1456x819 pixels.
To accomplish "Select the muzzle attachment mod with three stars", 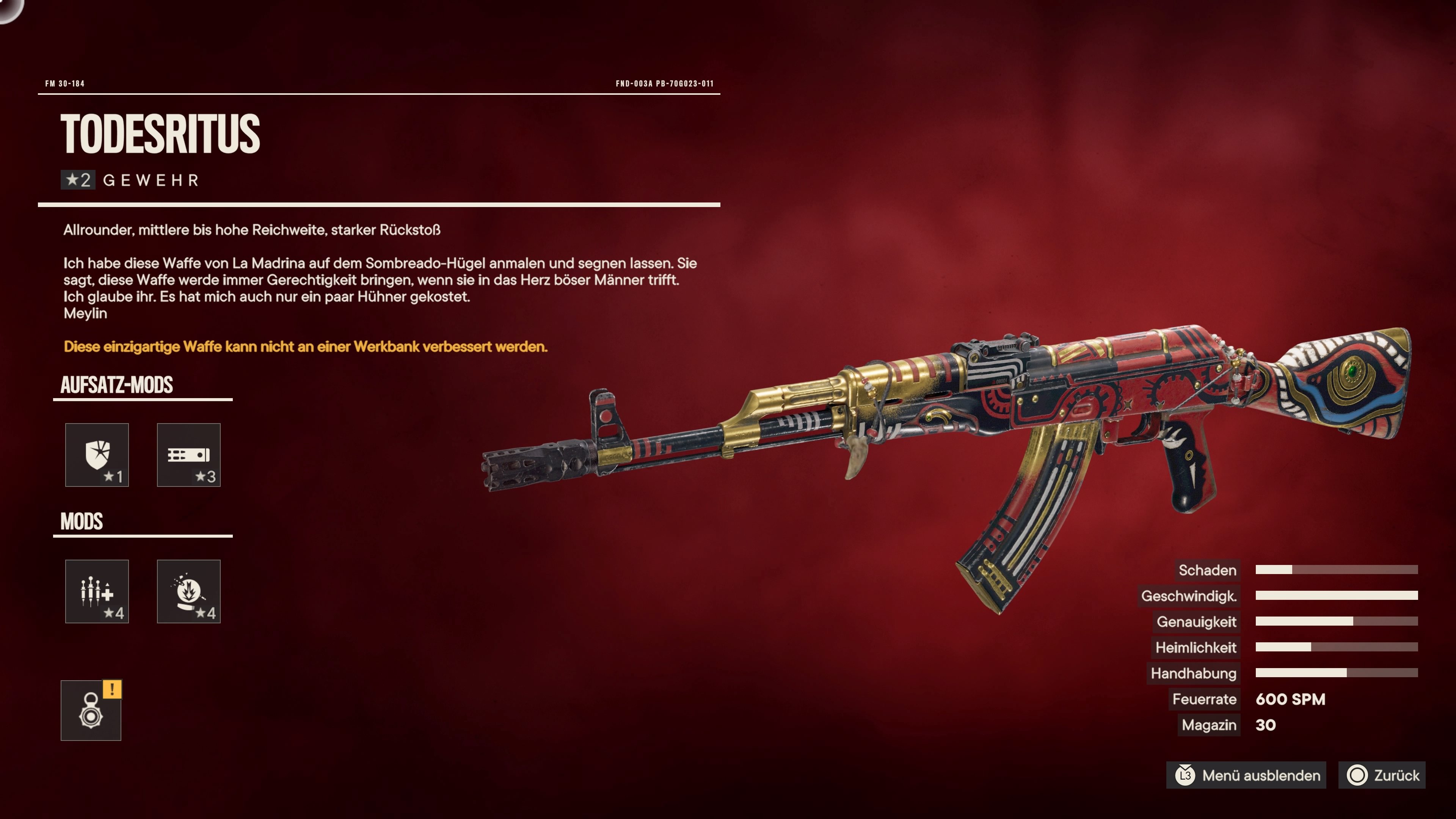I will point(188,455).
